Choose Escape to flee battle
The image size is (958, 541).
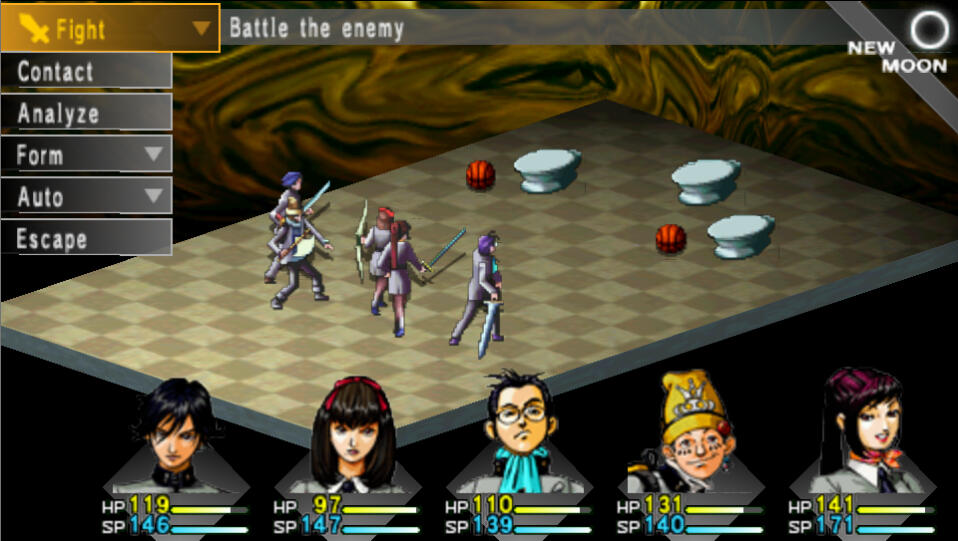86,239
